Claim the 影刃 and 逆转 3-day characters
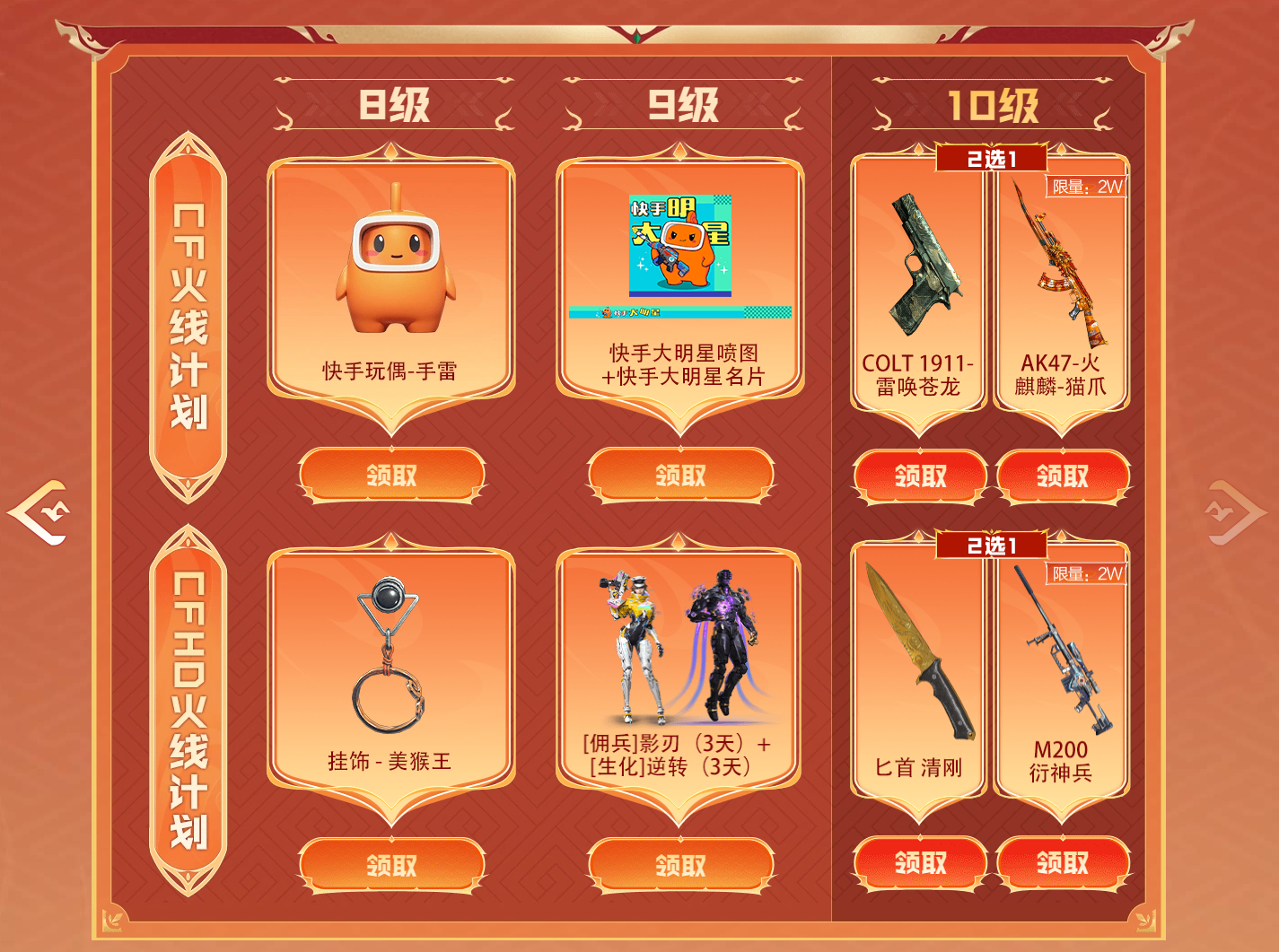 (680, 865)
